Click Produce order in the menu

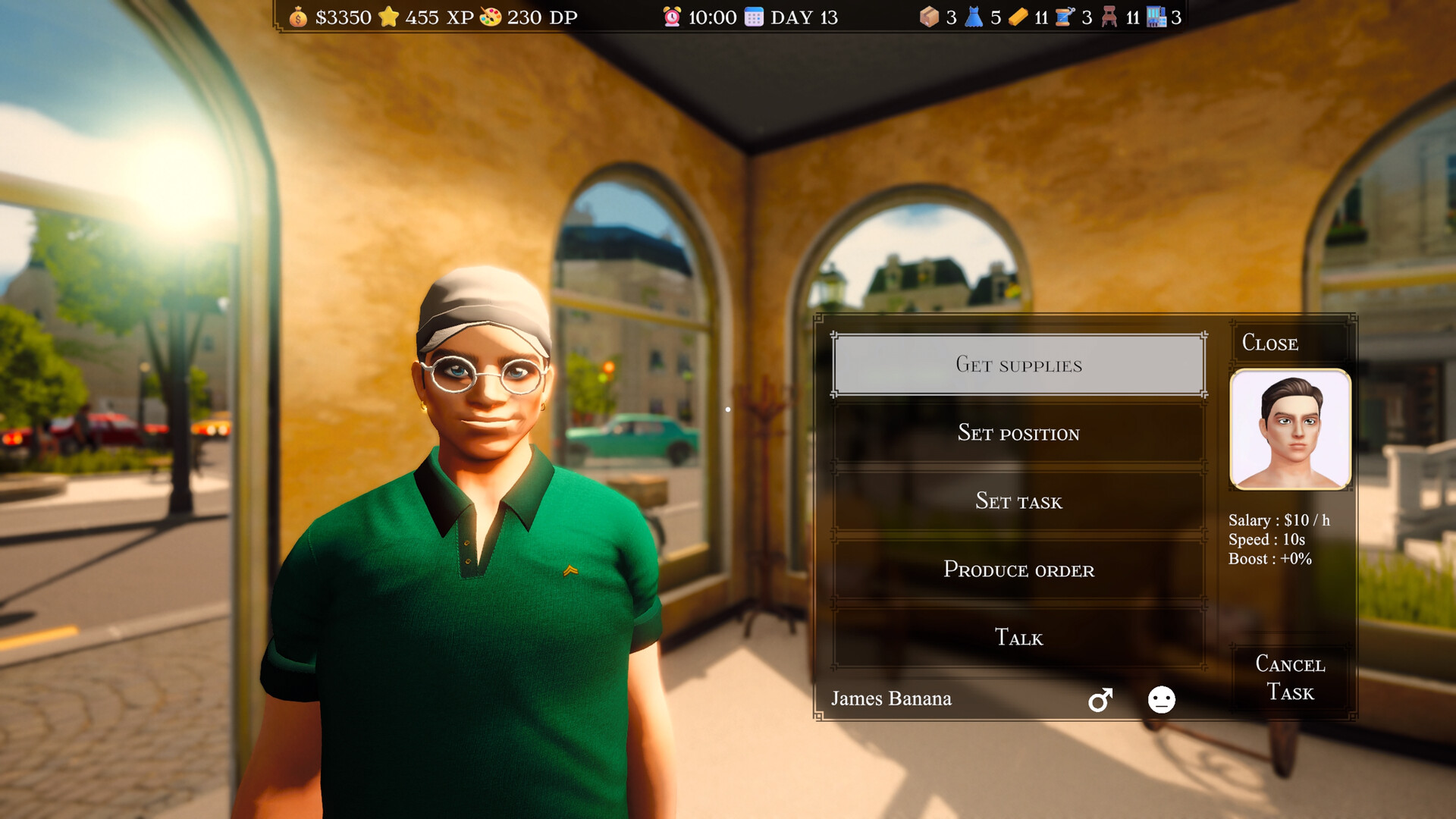pyautogui.click(x=1019, y=570)
